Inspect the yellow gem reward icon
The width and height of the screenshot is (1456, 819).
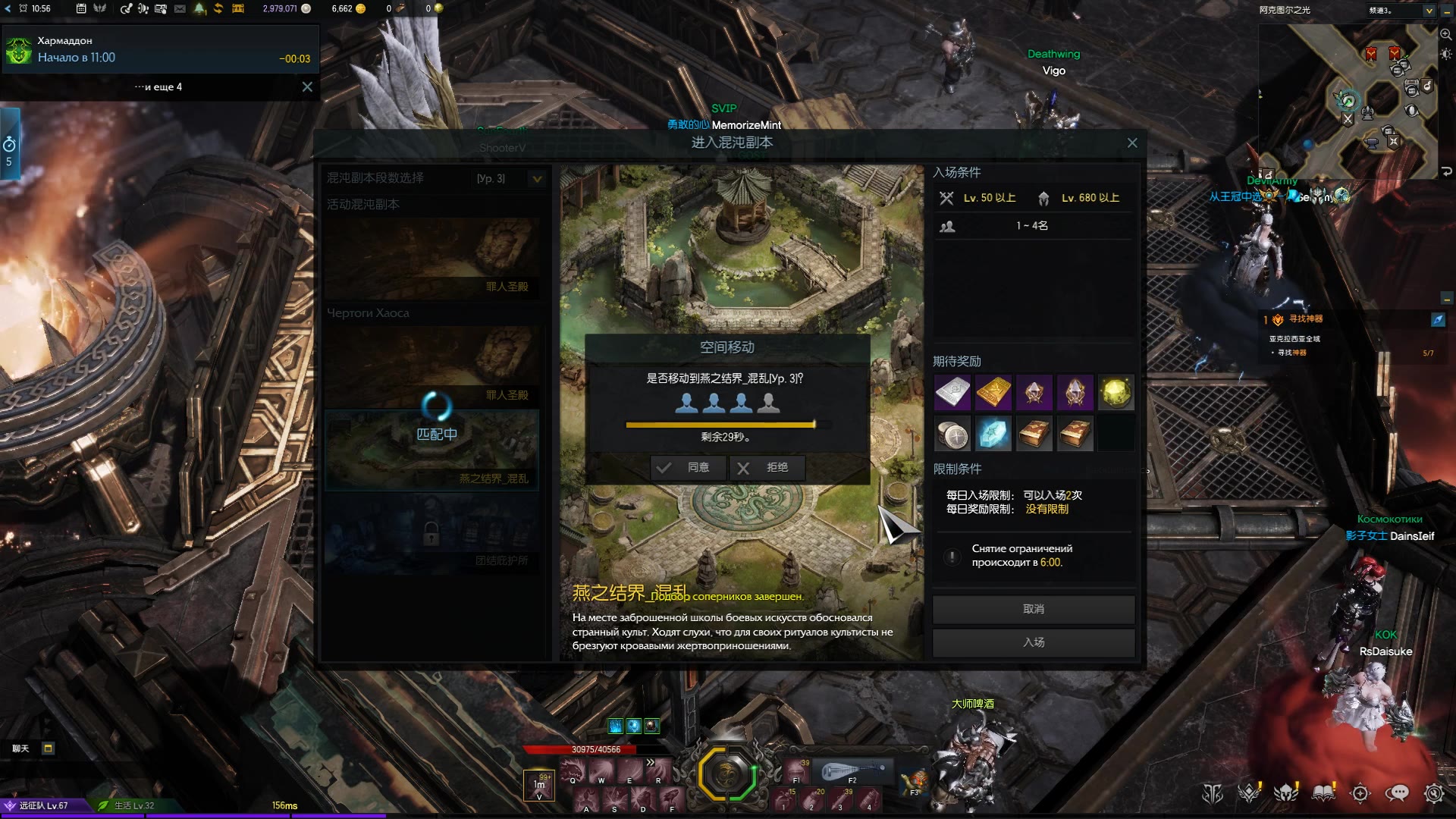pyautogui.click(x=1116, y=393)
